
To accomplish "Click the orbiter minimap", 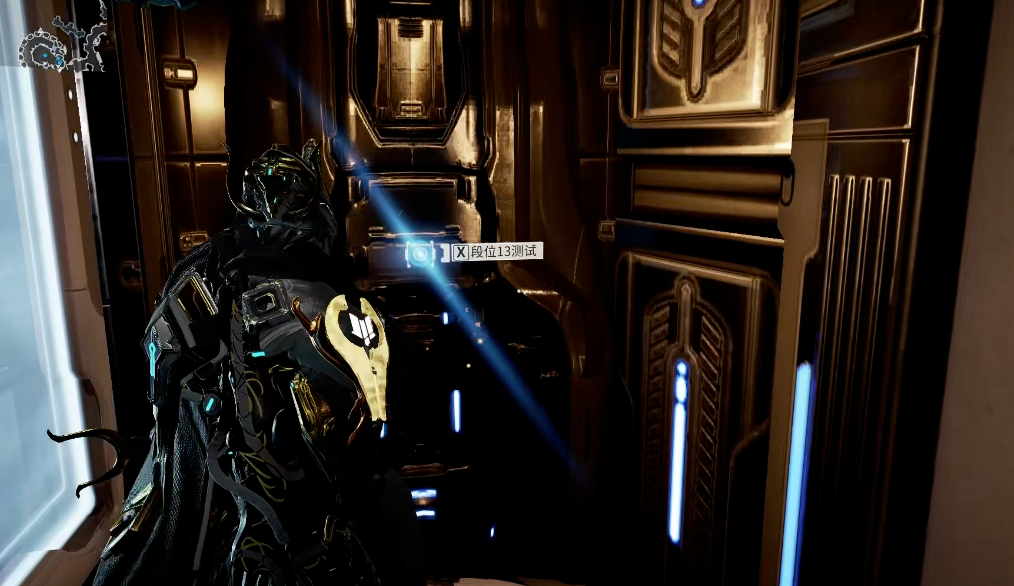I will 62,44.
